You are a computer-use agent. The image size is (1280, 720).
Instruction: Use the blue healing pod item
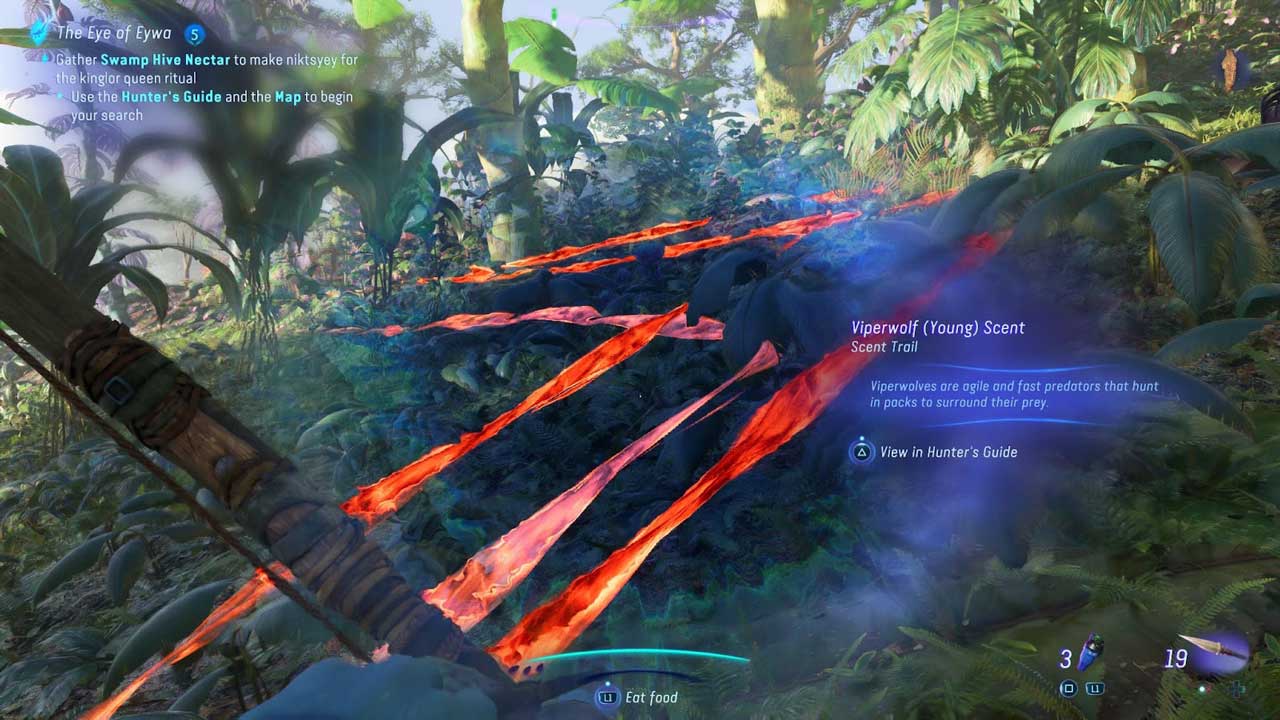click(1091, 655)
